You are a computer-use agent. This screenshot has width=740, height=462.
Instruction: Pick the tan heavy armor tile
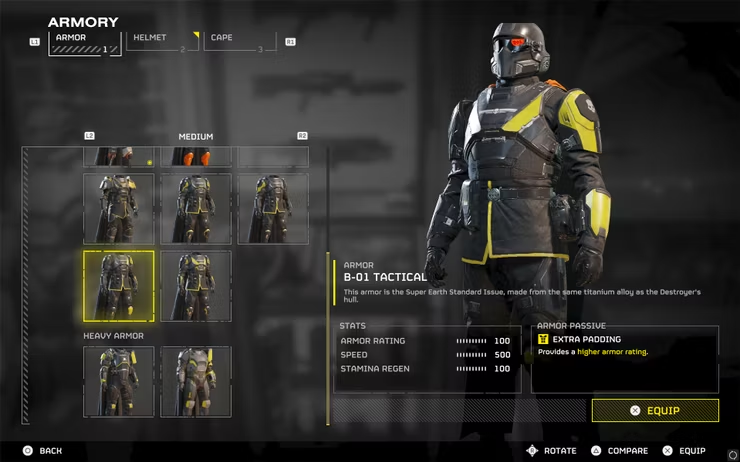pos(196,381)
